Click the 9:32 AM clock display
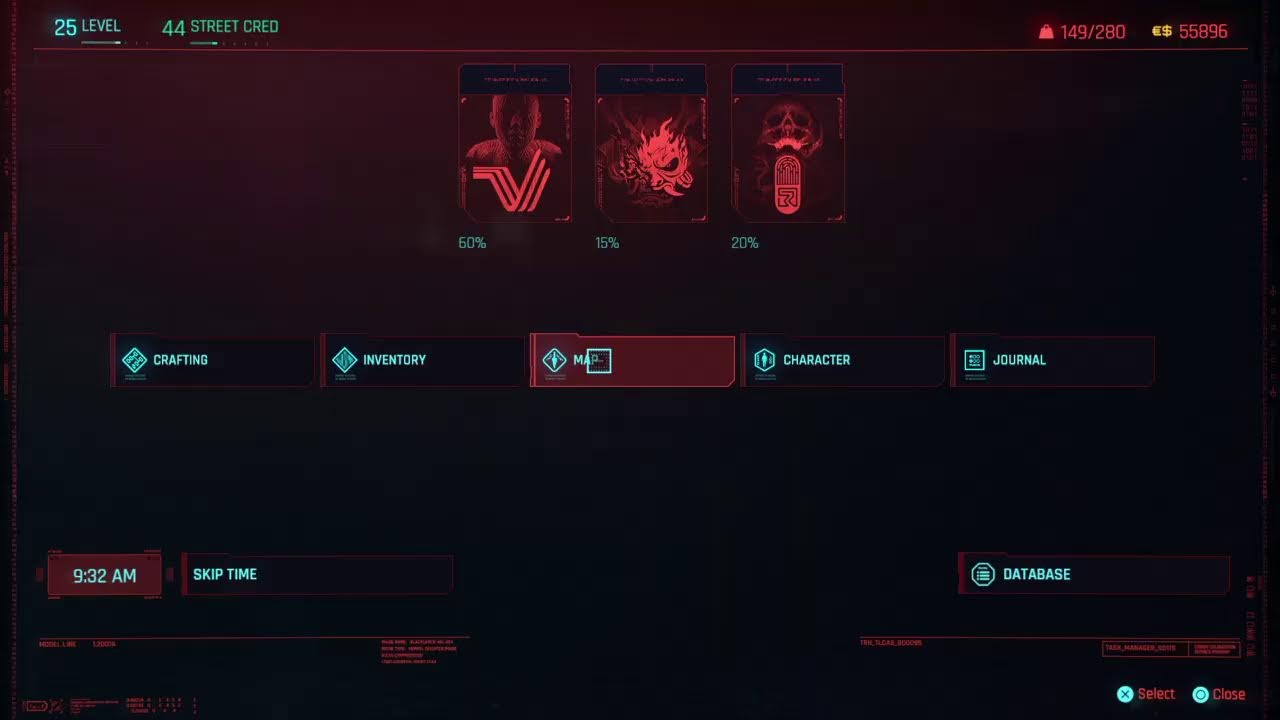The width and height of the screenshot is (1280, 720). pyautogui.click(x=104, y=574)
